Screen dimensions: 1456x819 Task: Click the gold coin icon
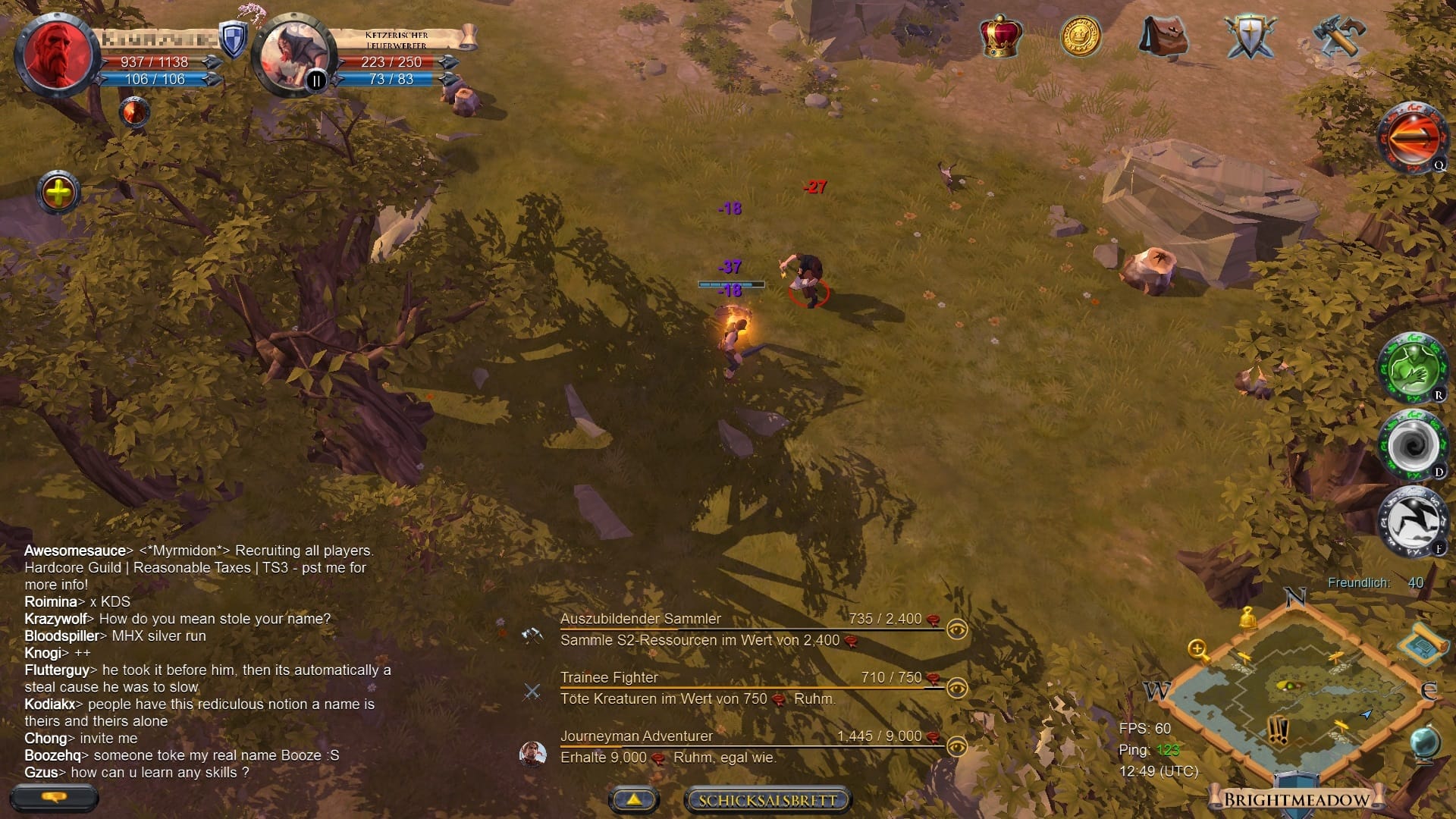[1080, 36]
